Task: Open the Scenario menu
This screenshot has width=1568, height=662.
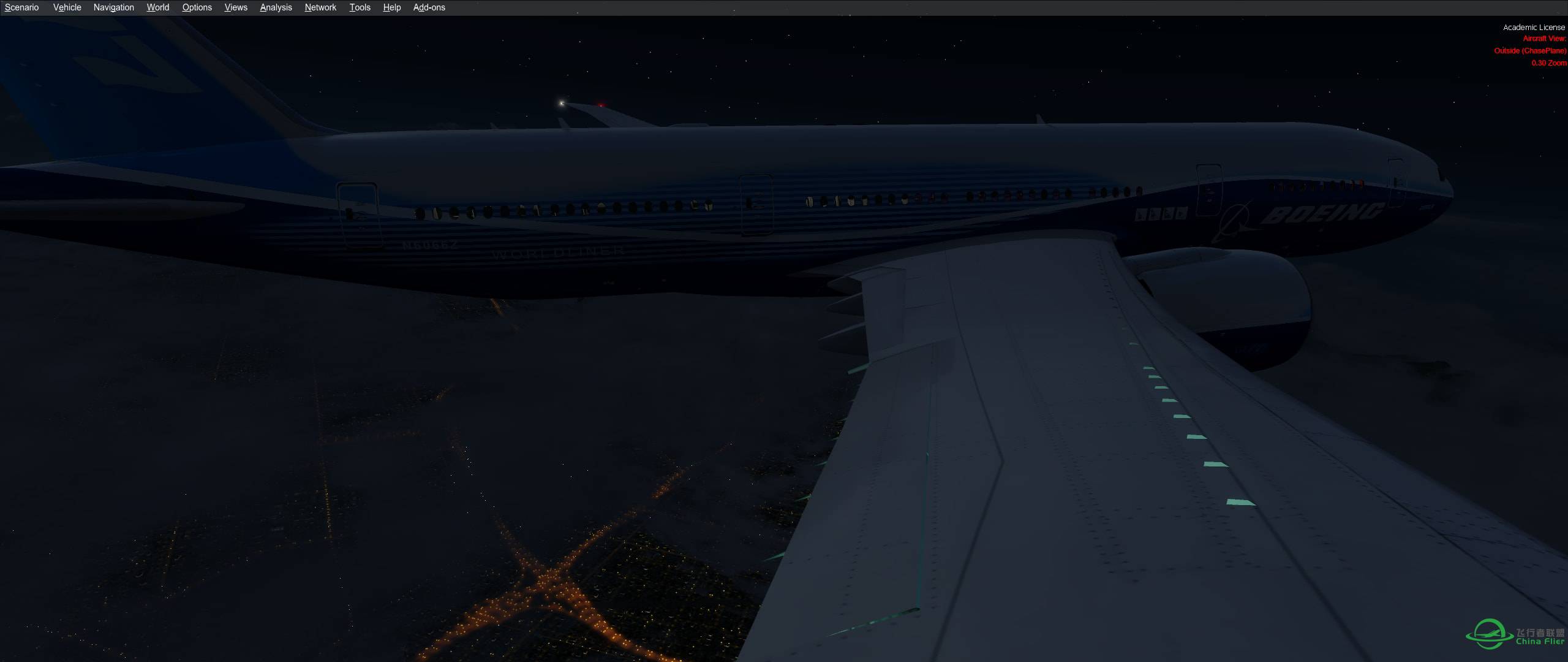Action: (x=21, y=7)
